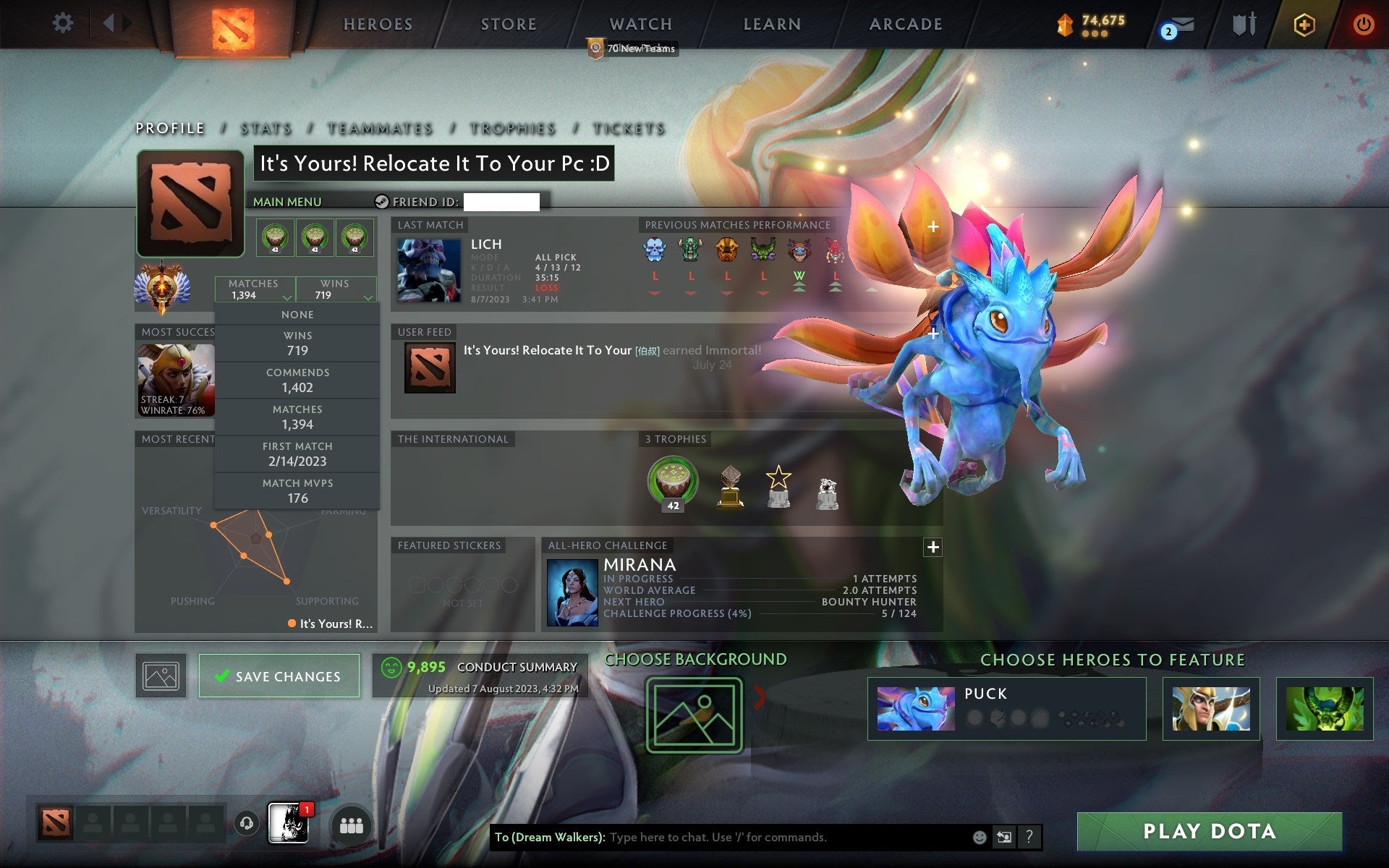
Task: Expand Previous Matches Performance with plus button
Action: [x=933, y=226]
